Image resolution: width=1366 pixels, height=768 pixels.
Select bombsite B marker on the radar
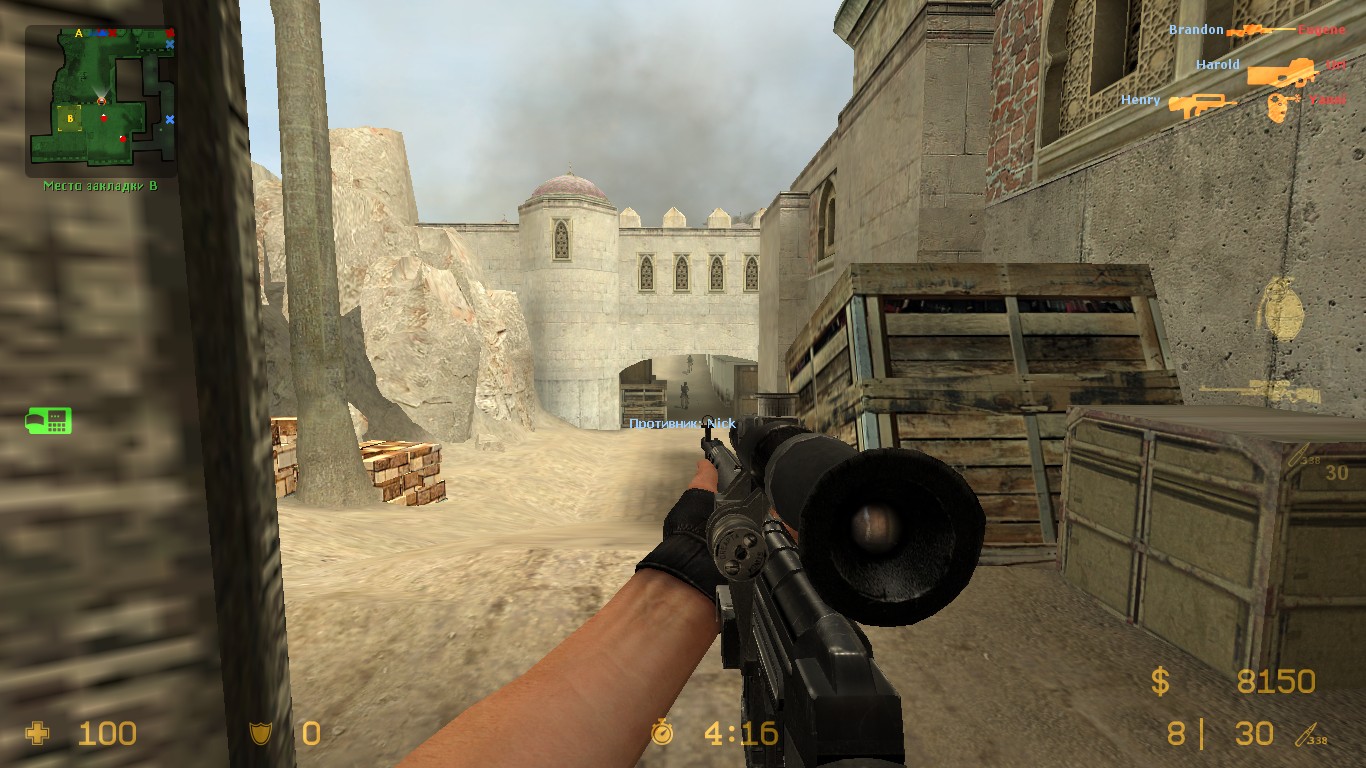(x=69, y=119)
